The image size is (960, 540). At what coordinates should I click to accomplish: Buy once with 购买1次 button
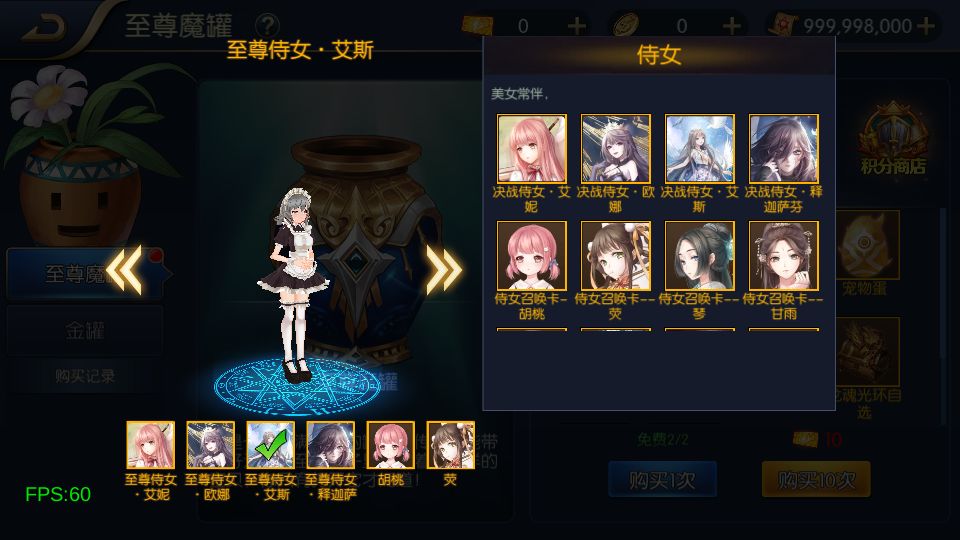[661, 480]
